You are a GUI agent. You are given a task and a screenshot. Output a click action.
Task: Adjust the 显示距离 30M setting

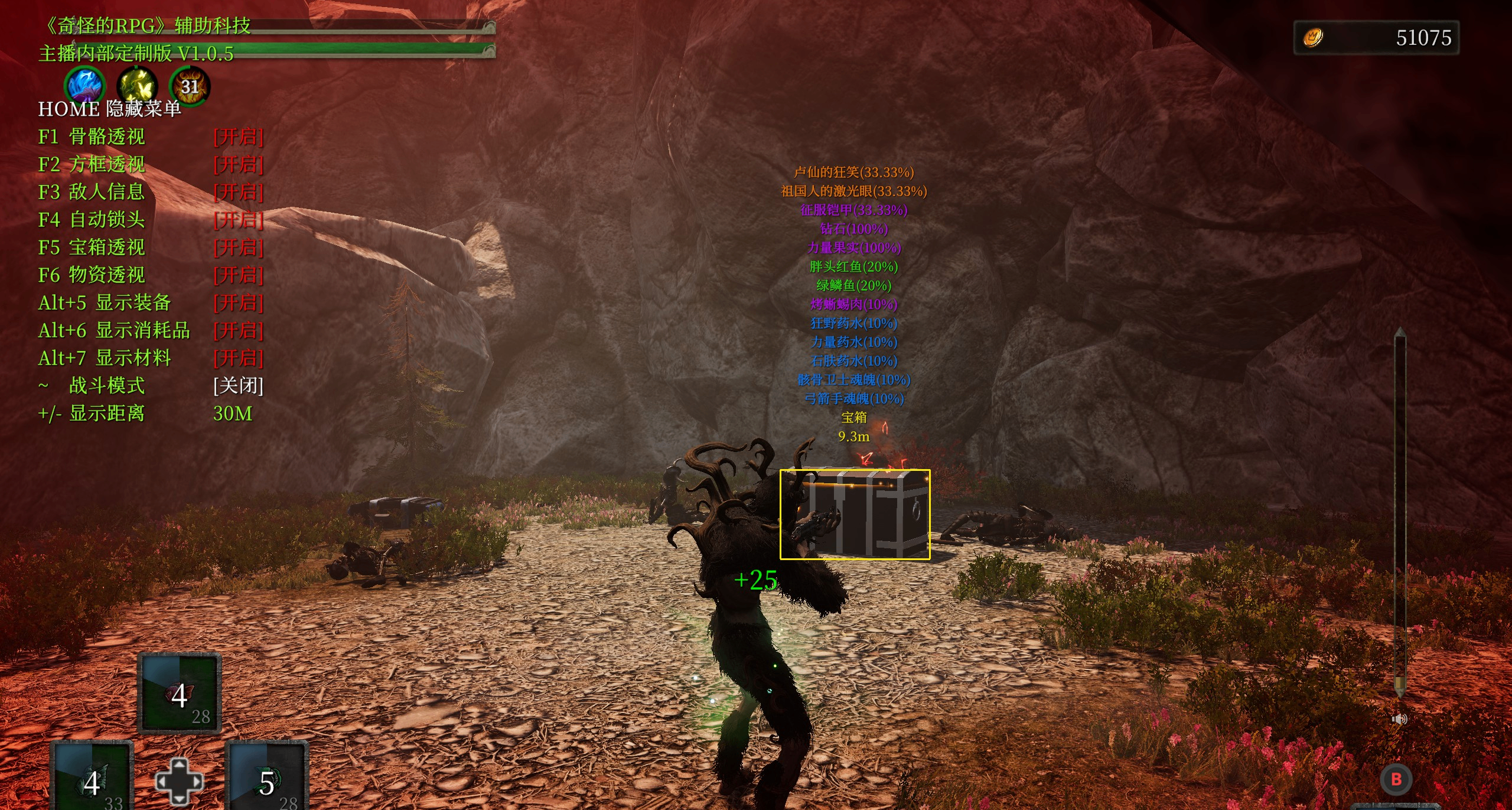(232, 414)
